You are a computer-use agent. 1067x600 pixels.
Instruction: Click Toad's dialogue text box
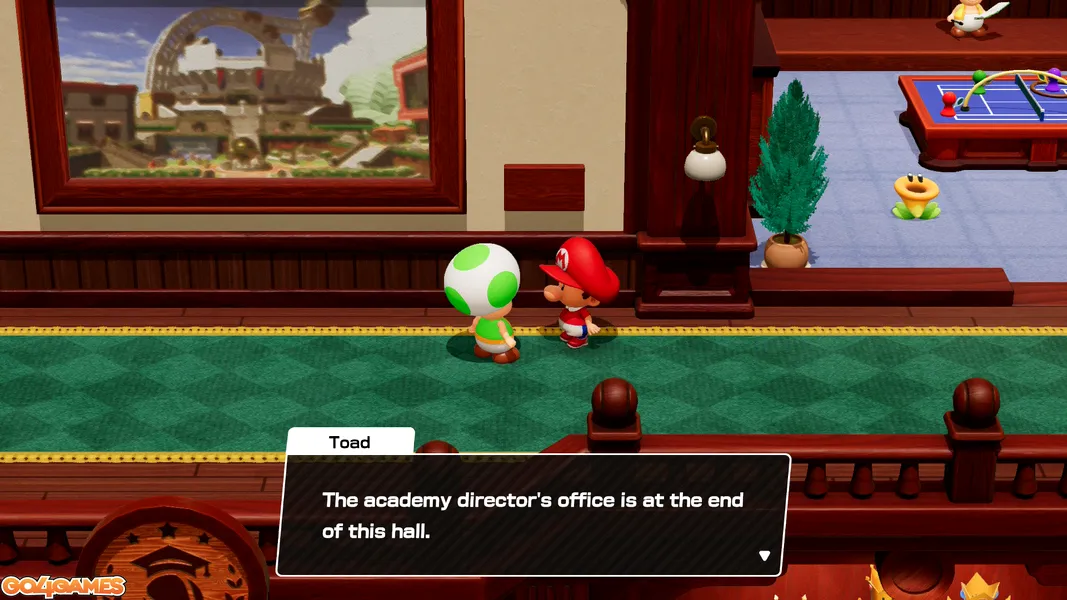coord(532,515)
